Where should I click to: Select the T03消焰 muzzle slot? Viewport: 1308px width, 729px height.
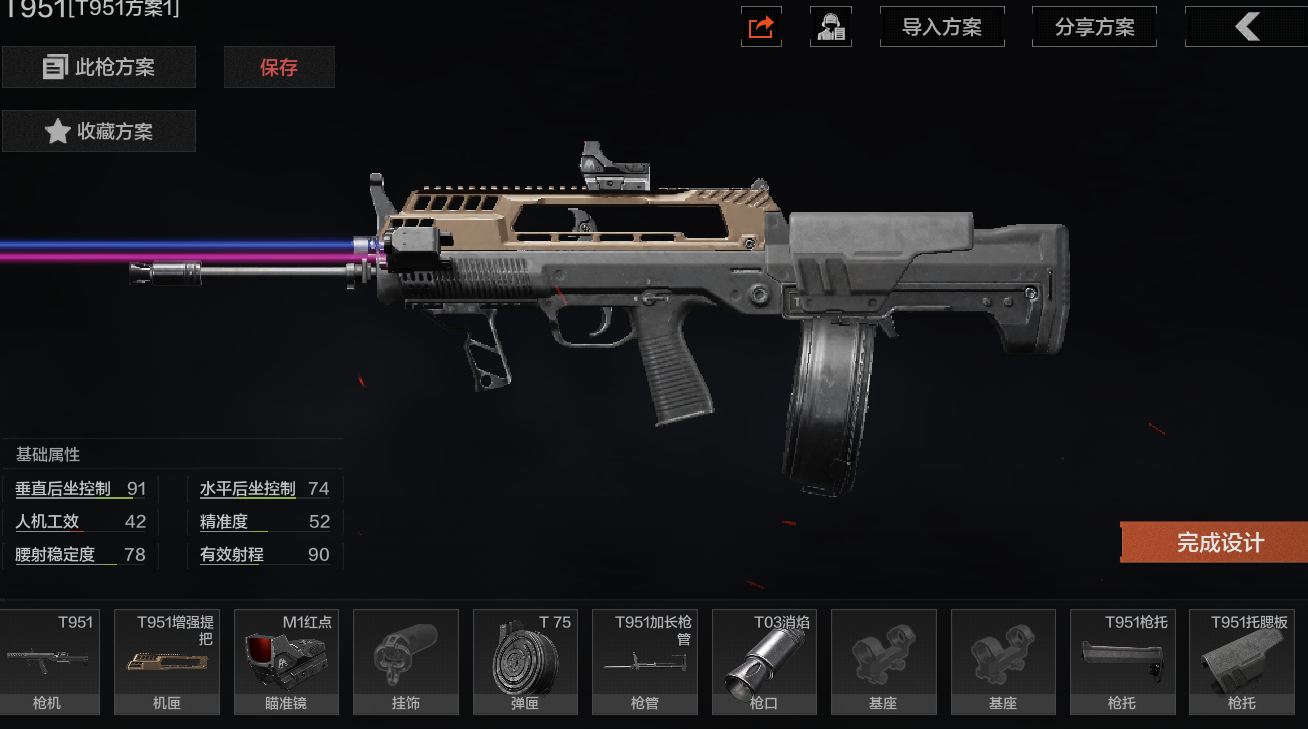pos(764,661)
